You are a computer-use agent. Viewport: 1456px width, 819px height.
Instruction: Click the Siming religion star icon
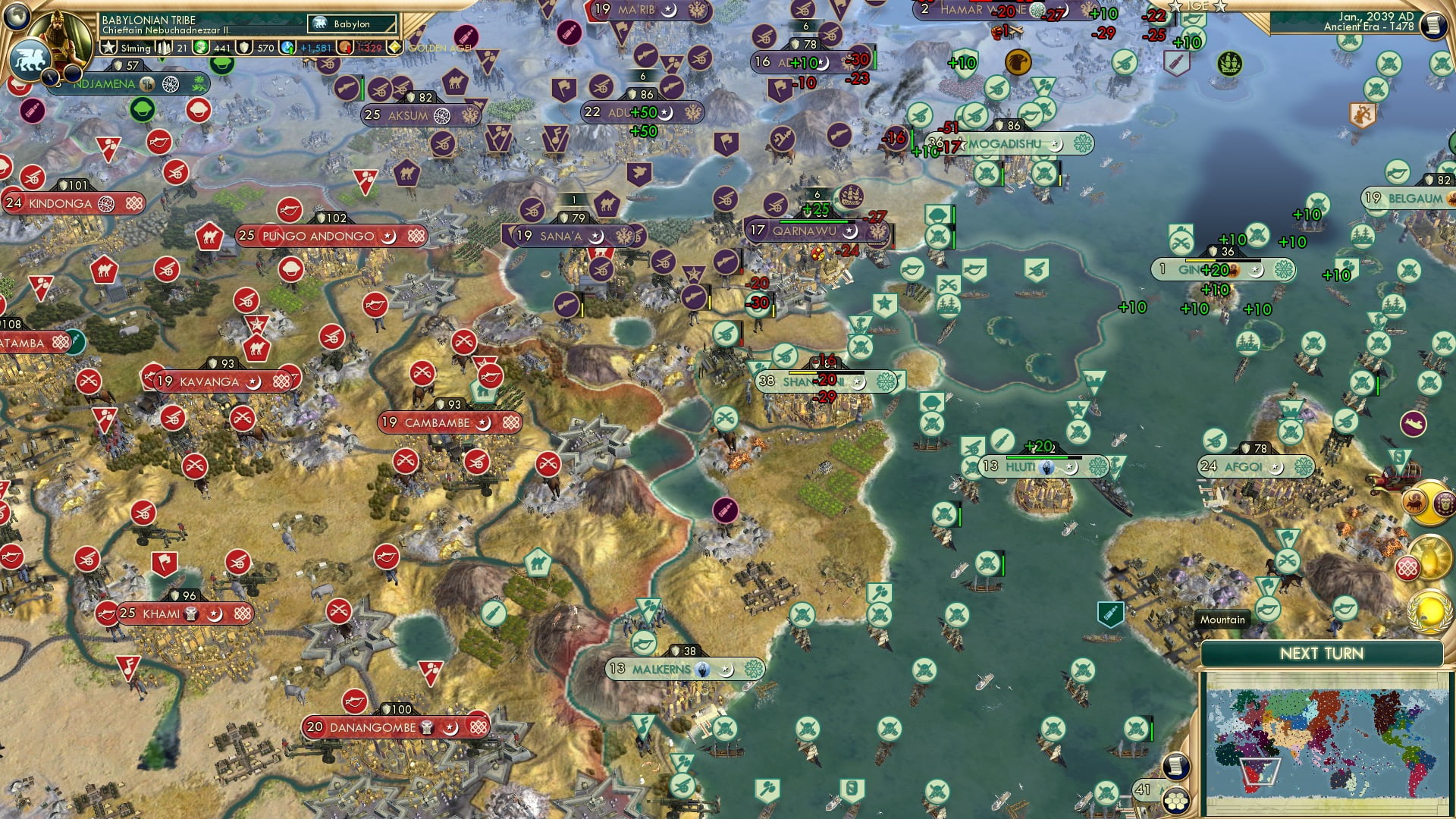tap(108, 47)
